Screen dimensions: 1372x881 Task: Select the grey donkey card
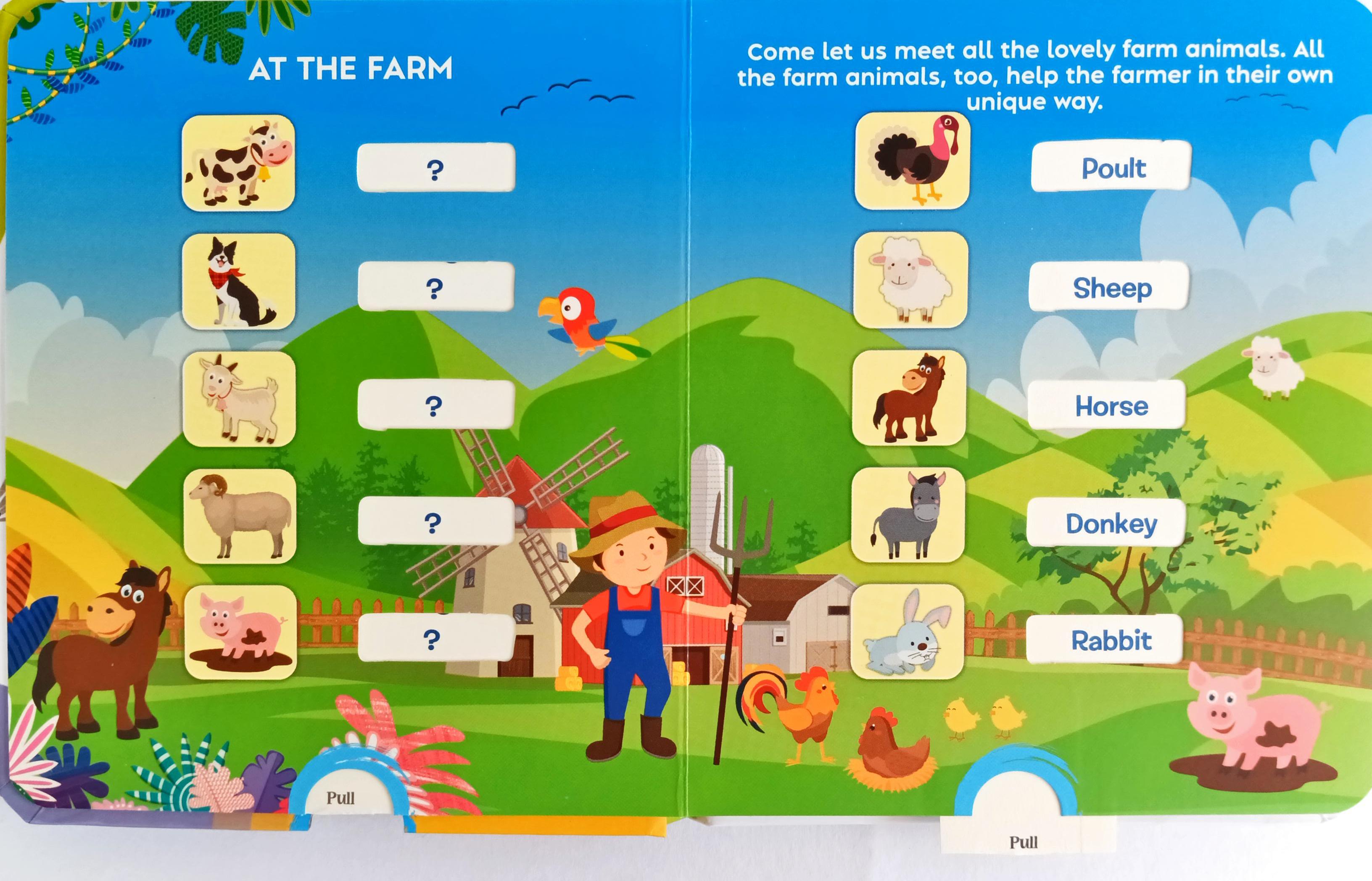coord(908,515)
